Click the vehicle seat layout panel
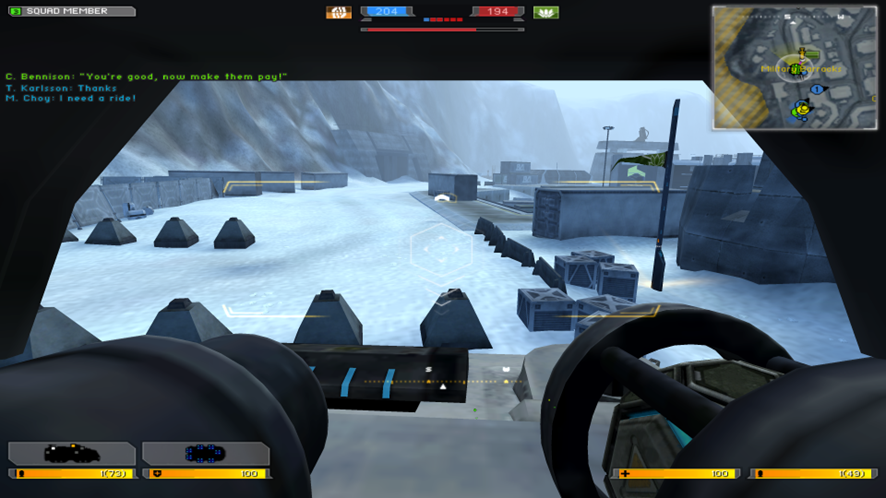The width and height of the screenshot is (886, 498). (x=206, y=453)
